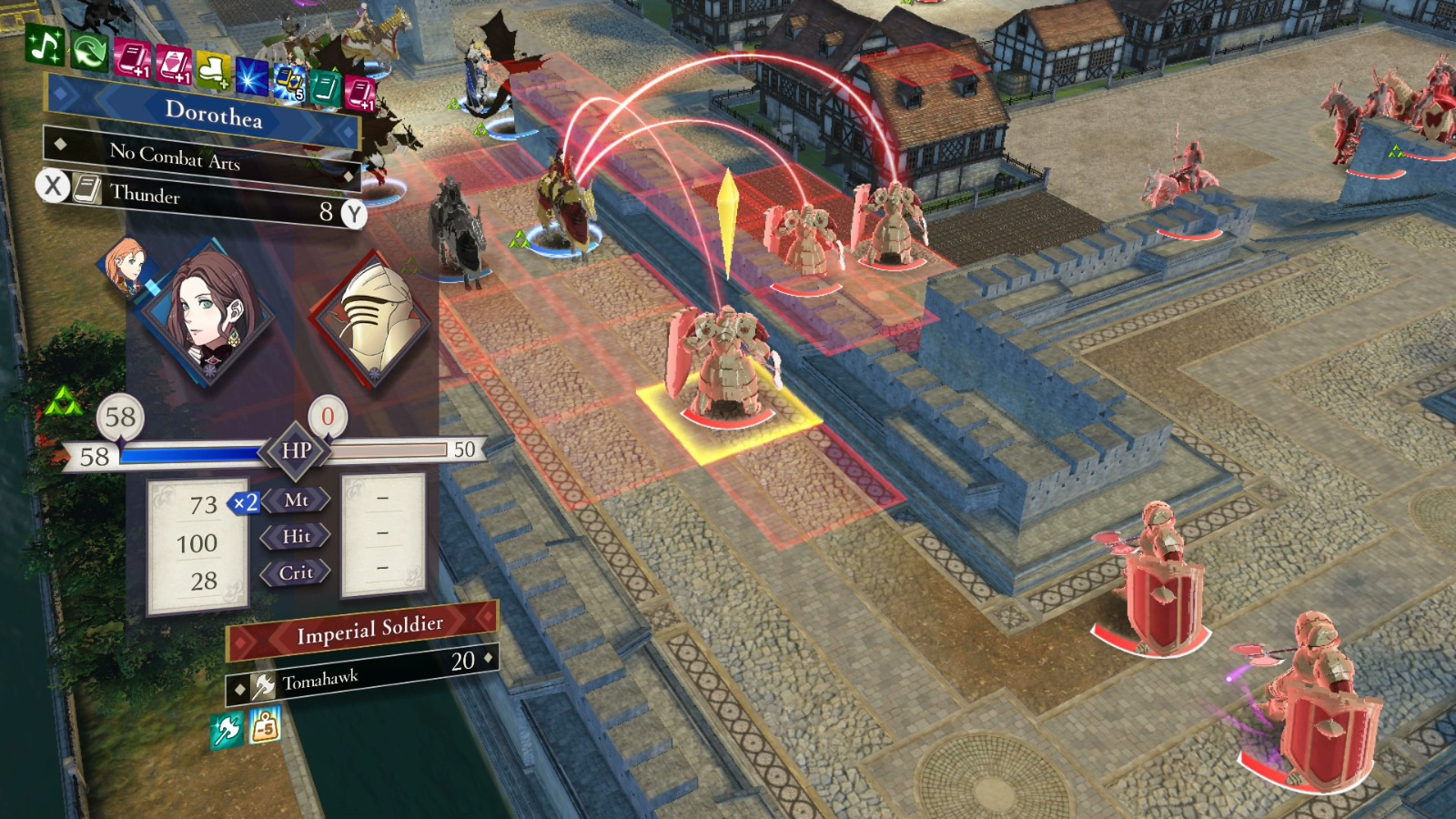Image resolution: width=1456 pixels, height=819 pixels.
Task: Select the yellow boot movement icon
Action: pos(212,71)
